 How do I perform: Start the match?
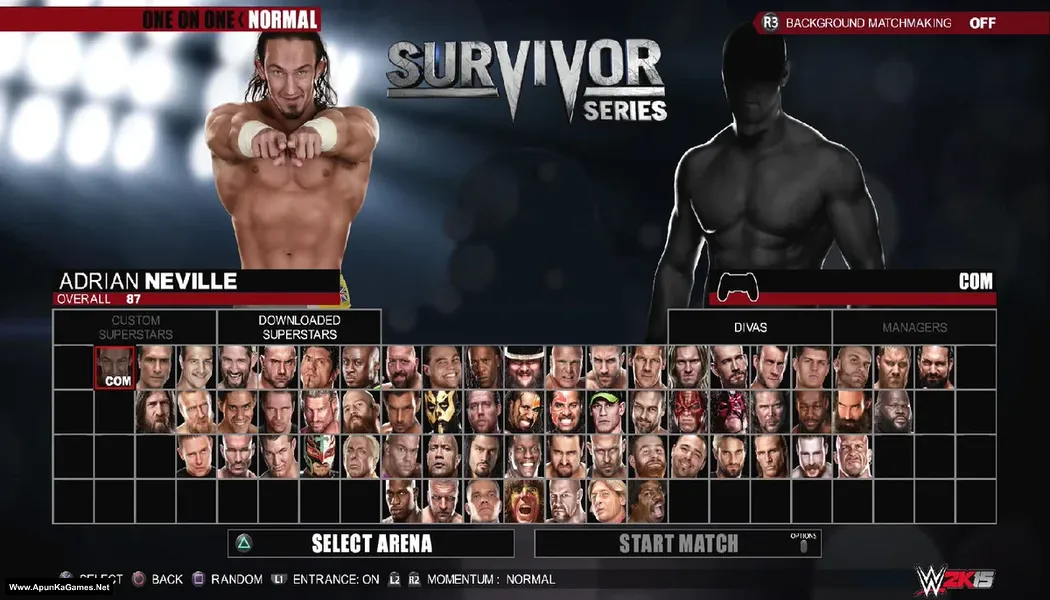(678, 543)
